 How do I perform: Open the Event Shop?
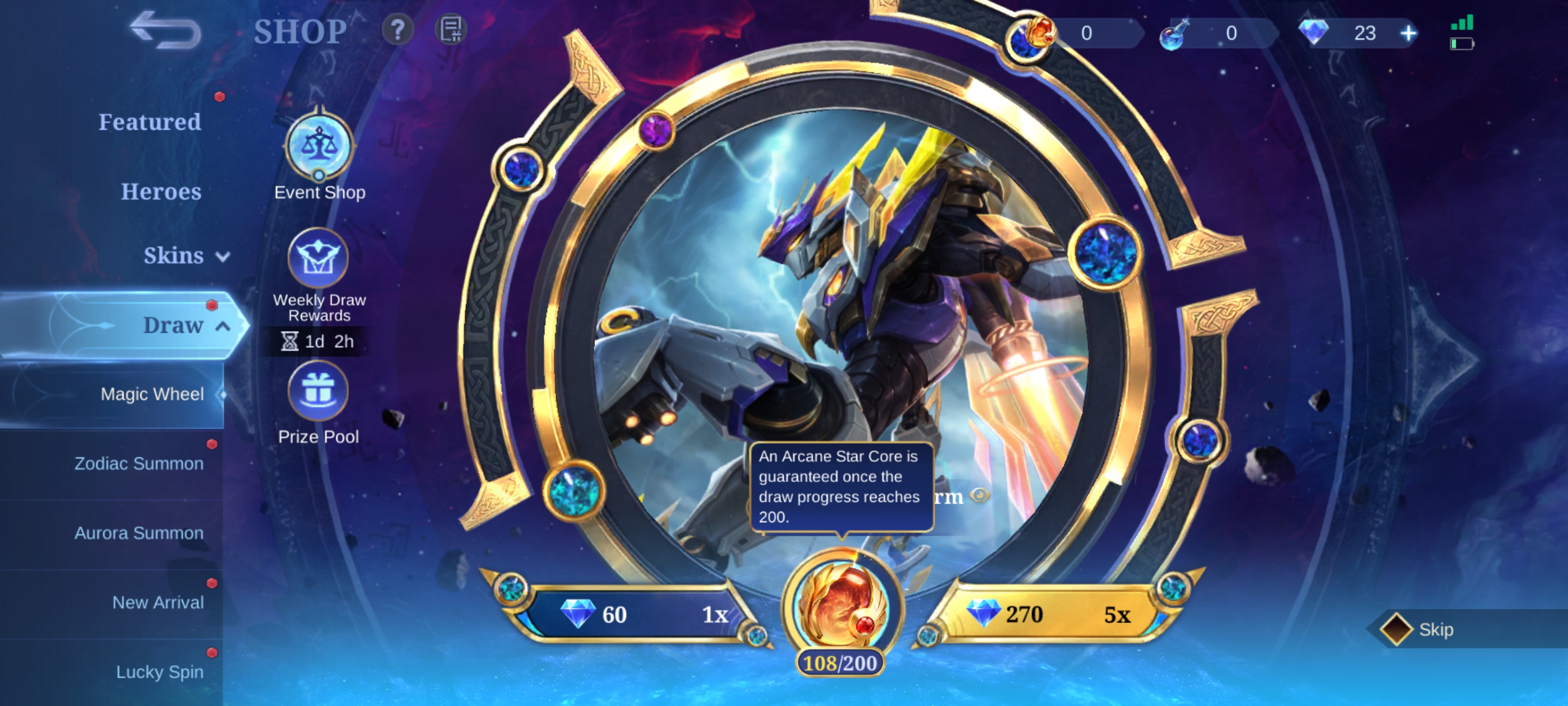319,148
